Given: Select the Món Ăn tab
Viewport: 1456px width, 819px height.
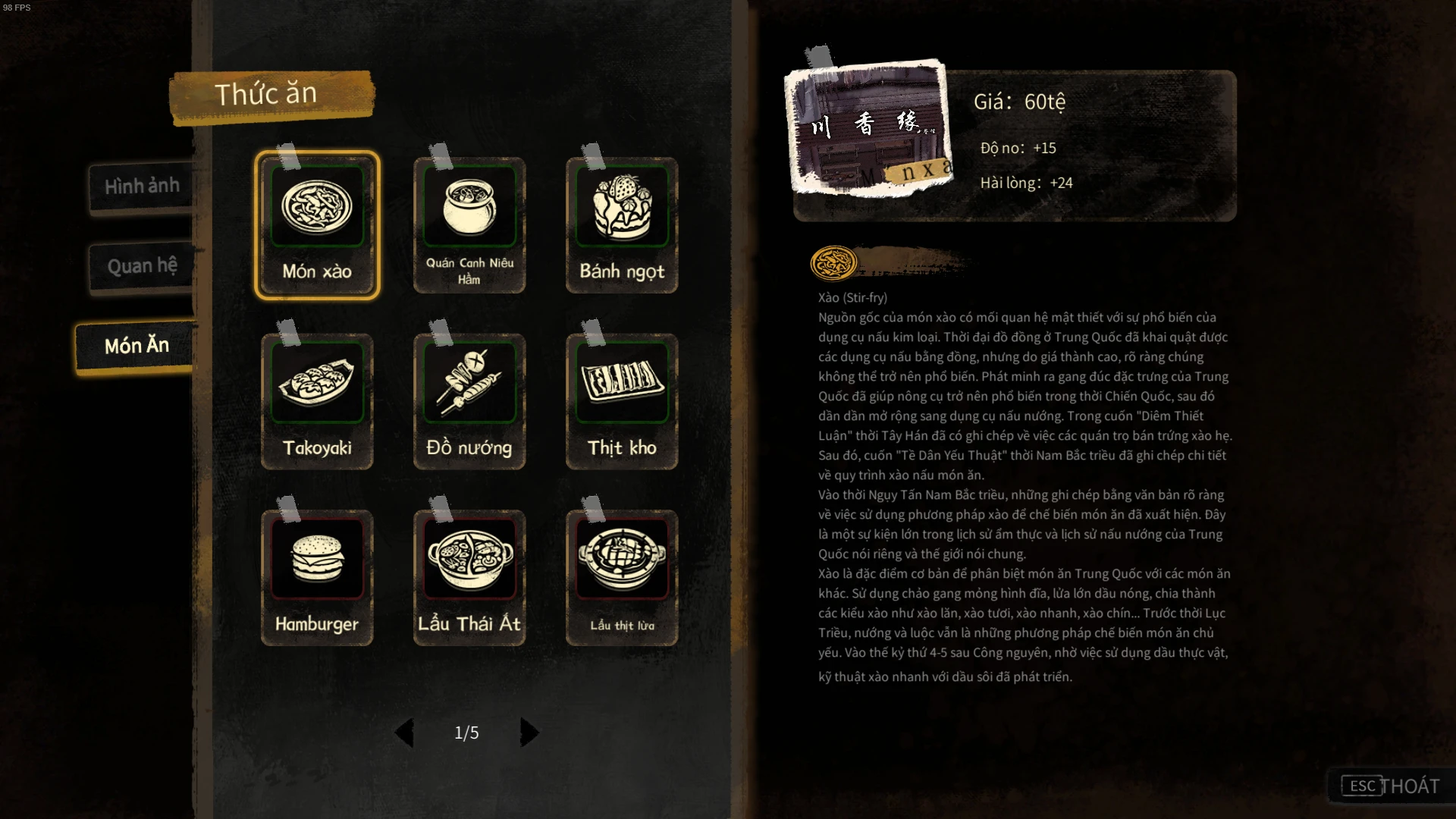Looking at the screenshot, I should (136, 346).
